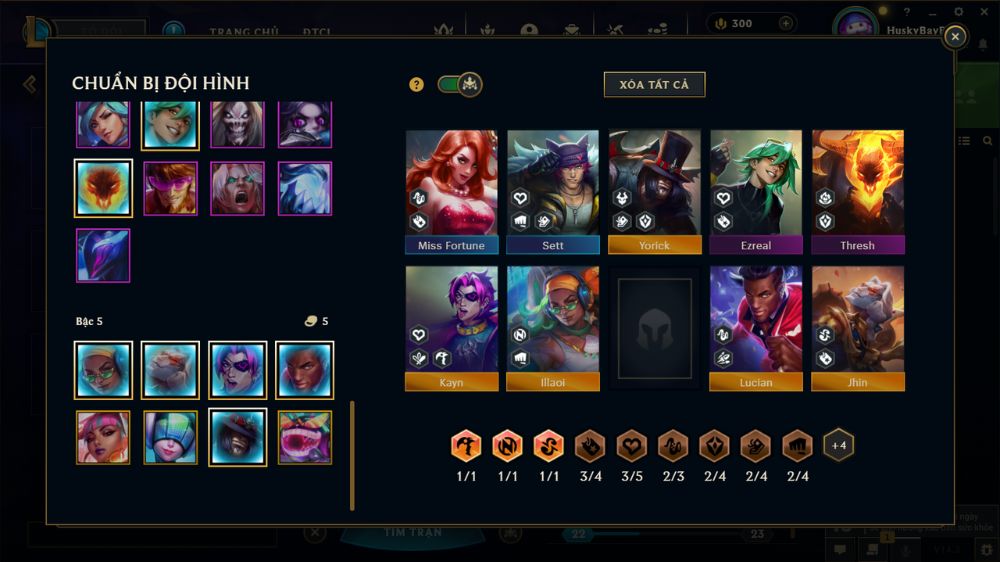Screen dimensions: 1000x562
Task: Click the fist trait icon showing 2/4
Action: (796, 446)
